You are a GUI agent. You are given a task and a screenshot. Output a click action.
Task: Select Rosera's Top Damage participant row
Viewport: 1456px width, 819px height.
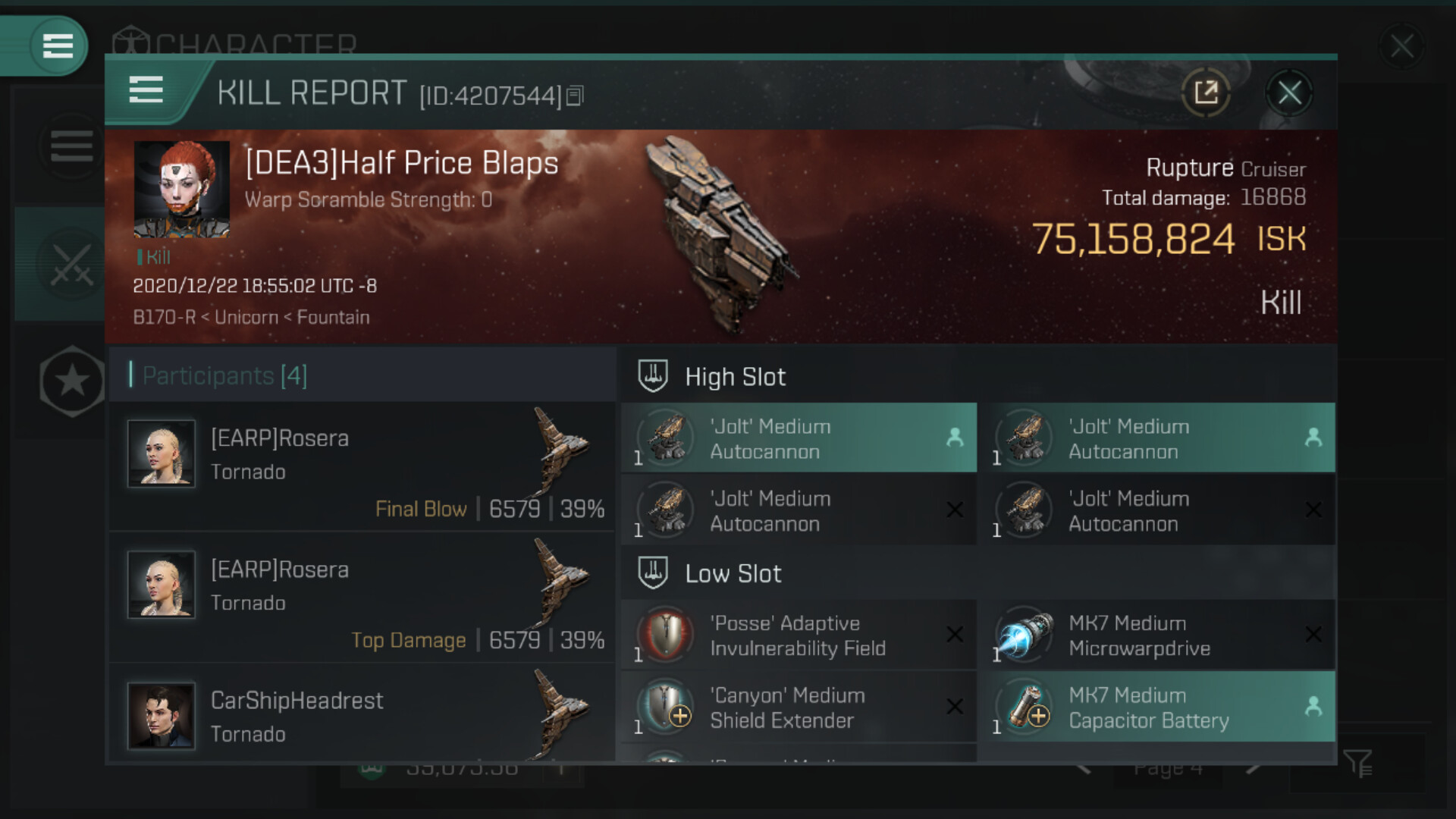tap(362, 598)
